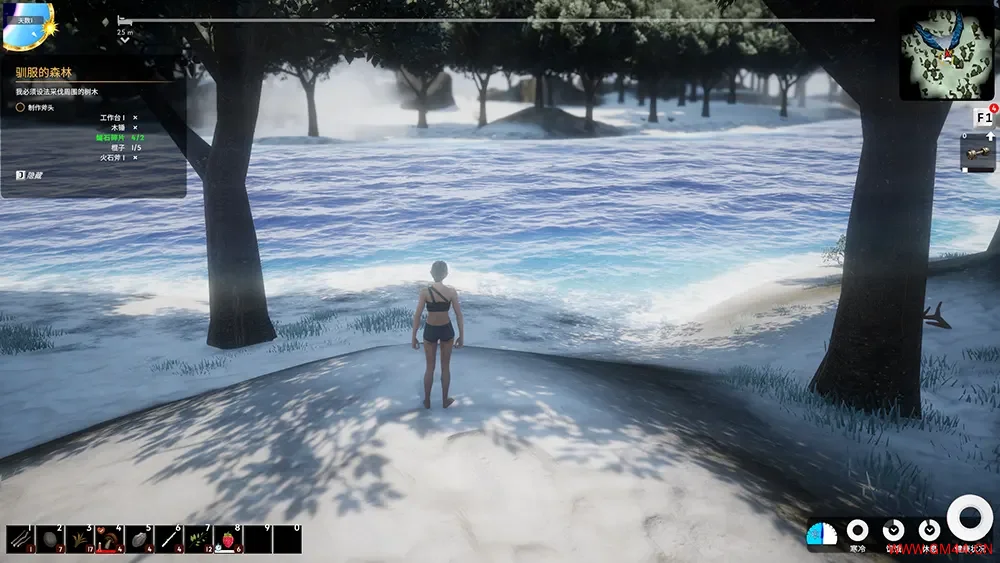1000x563 pixels.
Task: Pick the flint shard in hotbar slot 5
Action: point(138,538)
